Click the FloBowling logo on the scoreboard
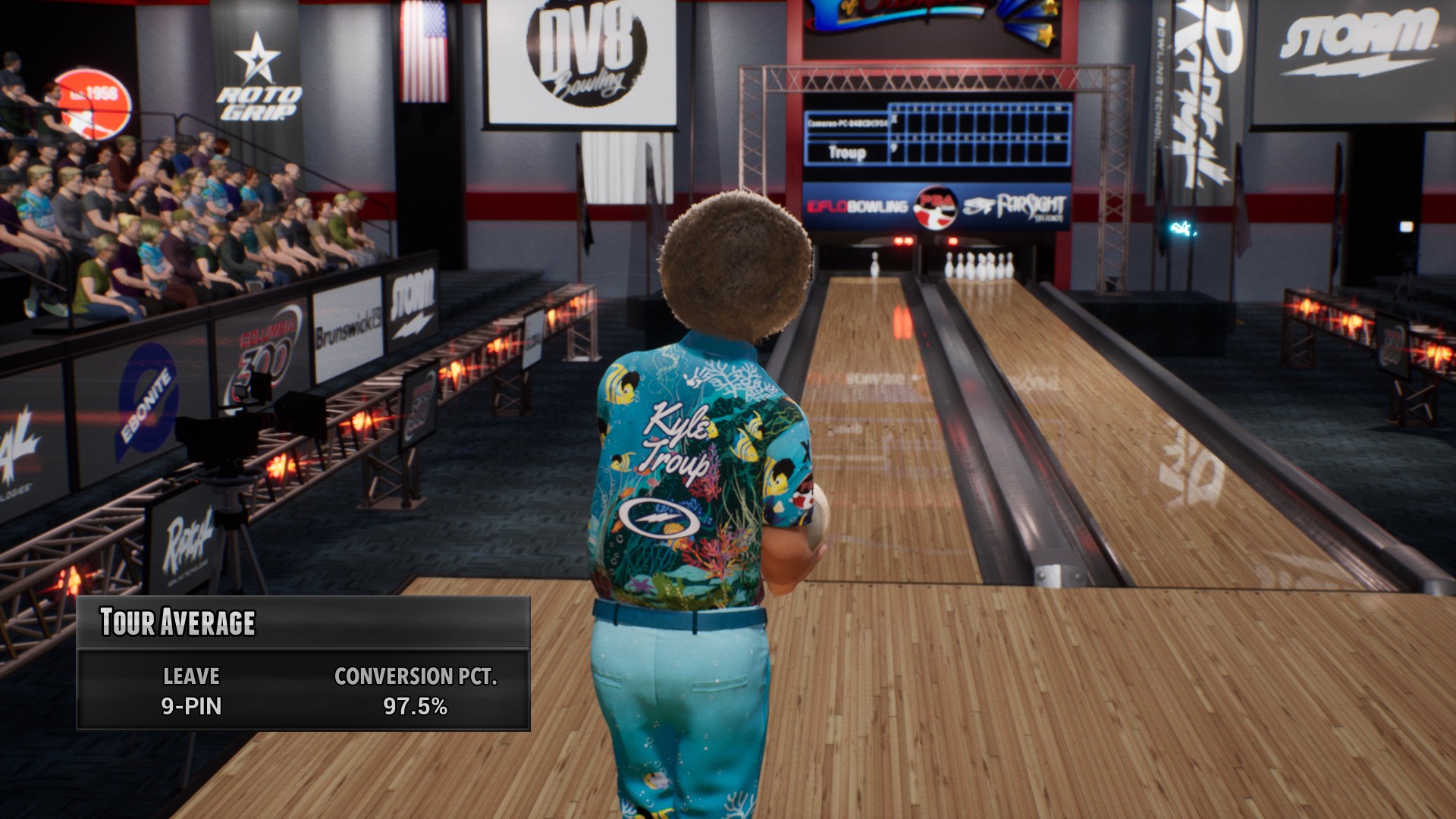The height and width of the screenshot is (819, 1456). pyautogui.click(x=857, y=205)
